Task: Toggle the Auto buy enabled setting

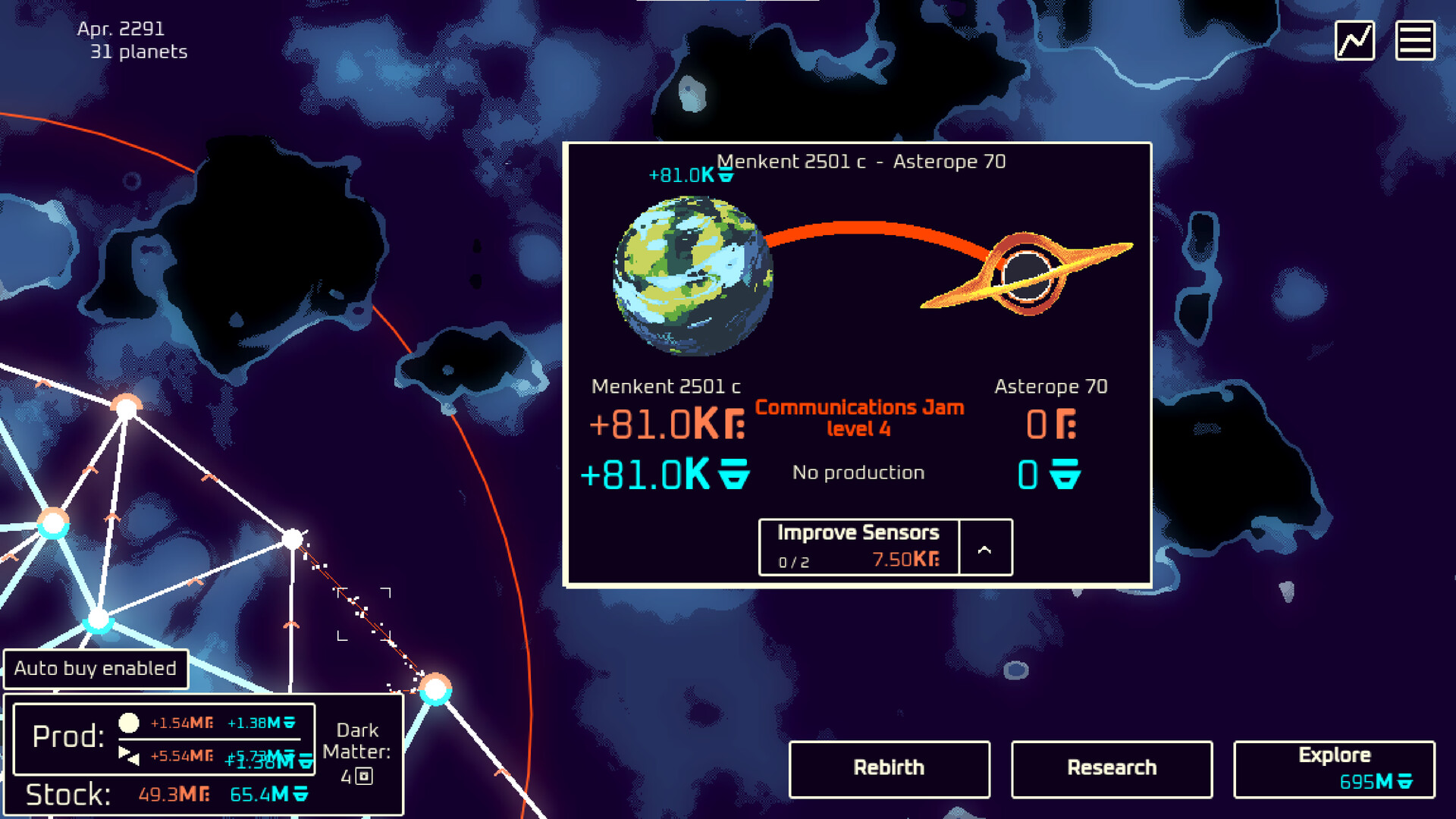Action: click(x=96, y=669)
